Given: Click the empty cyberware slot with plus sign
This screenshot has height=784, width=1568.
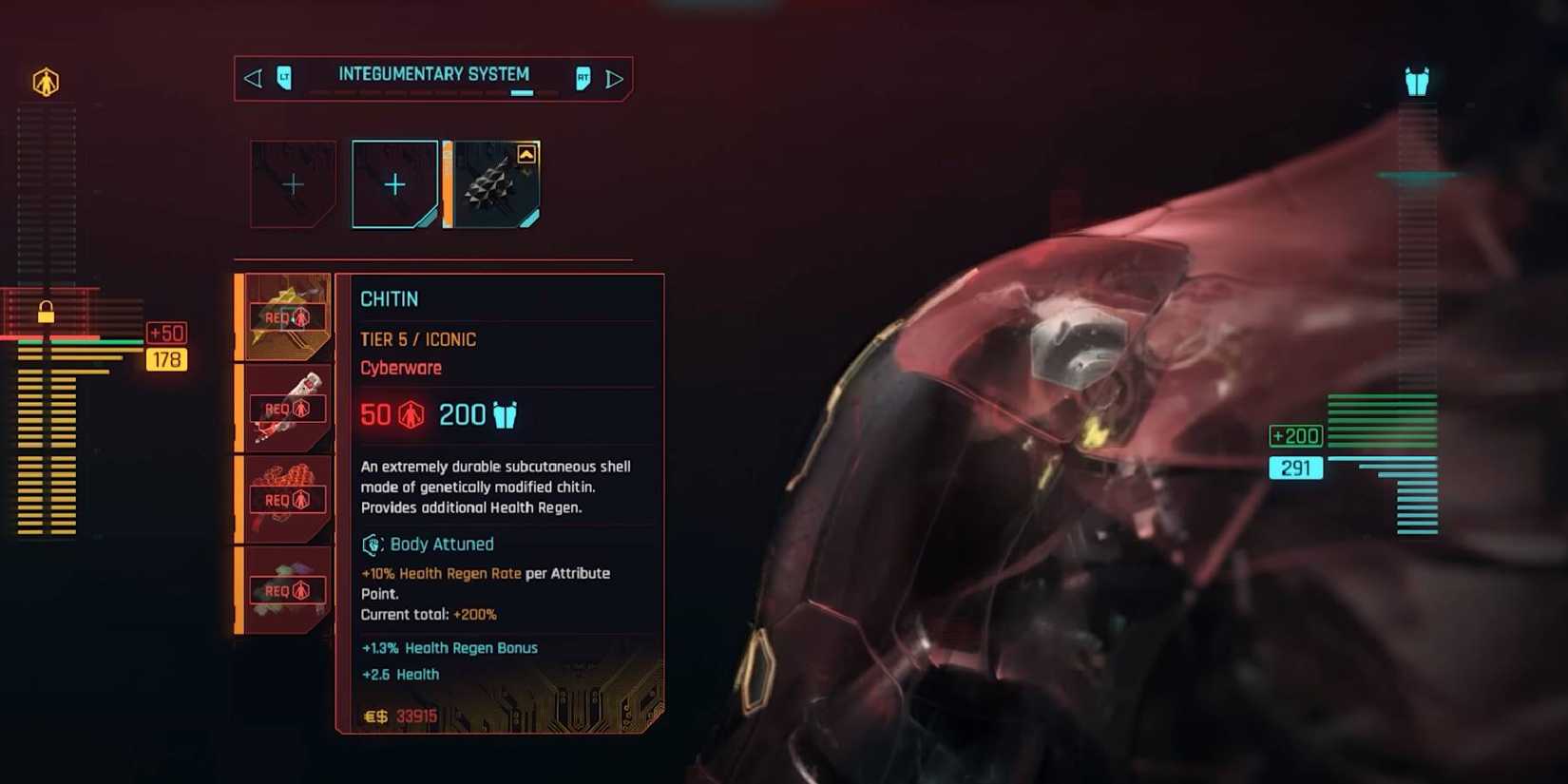Looking at the screenshot, I should pyautogui.click(x=394, y=183).
